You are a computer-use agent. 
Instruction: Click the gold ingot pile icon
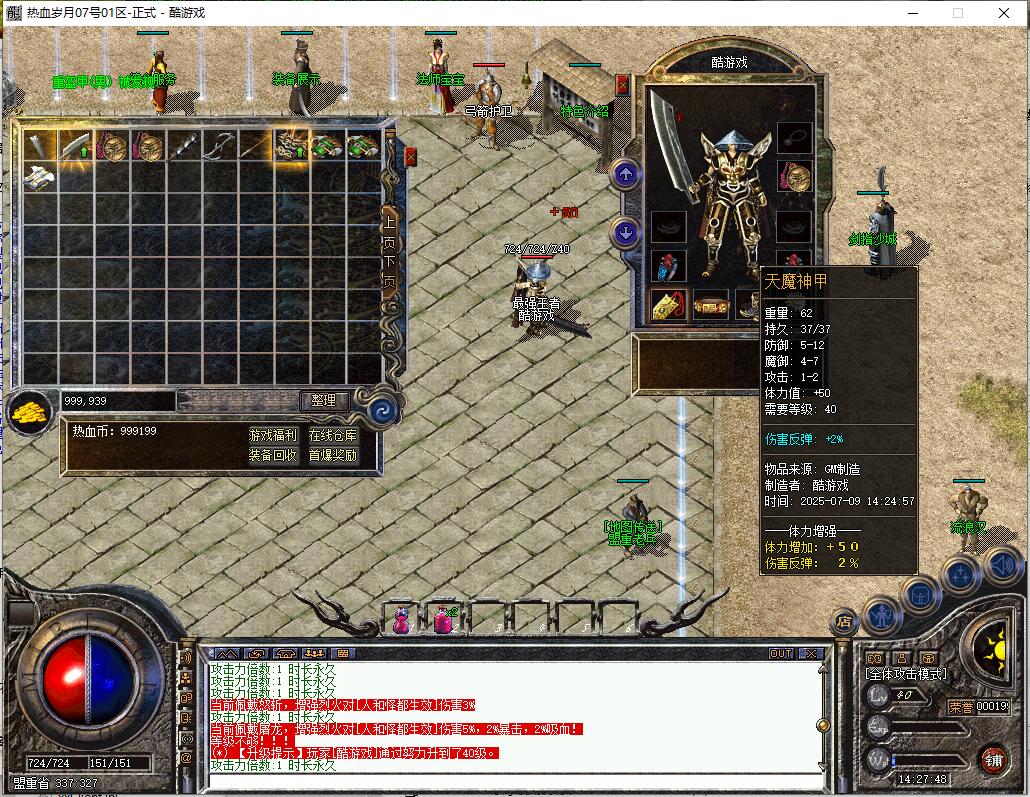pyautogui.click(x=31, y=410)
